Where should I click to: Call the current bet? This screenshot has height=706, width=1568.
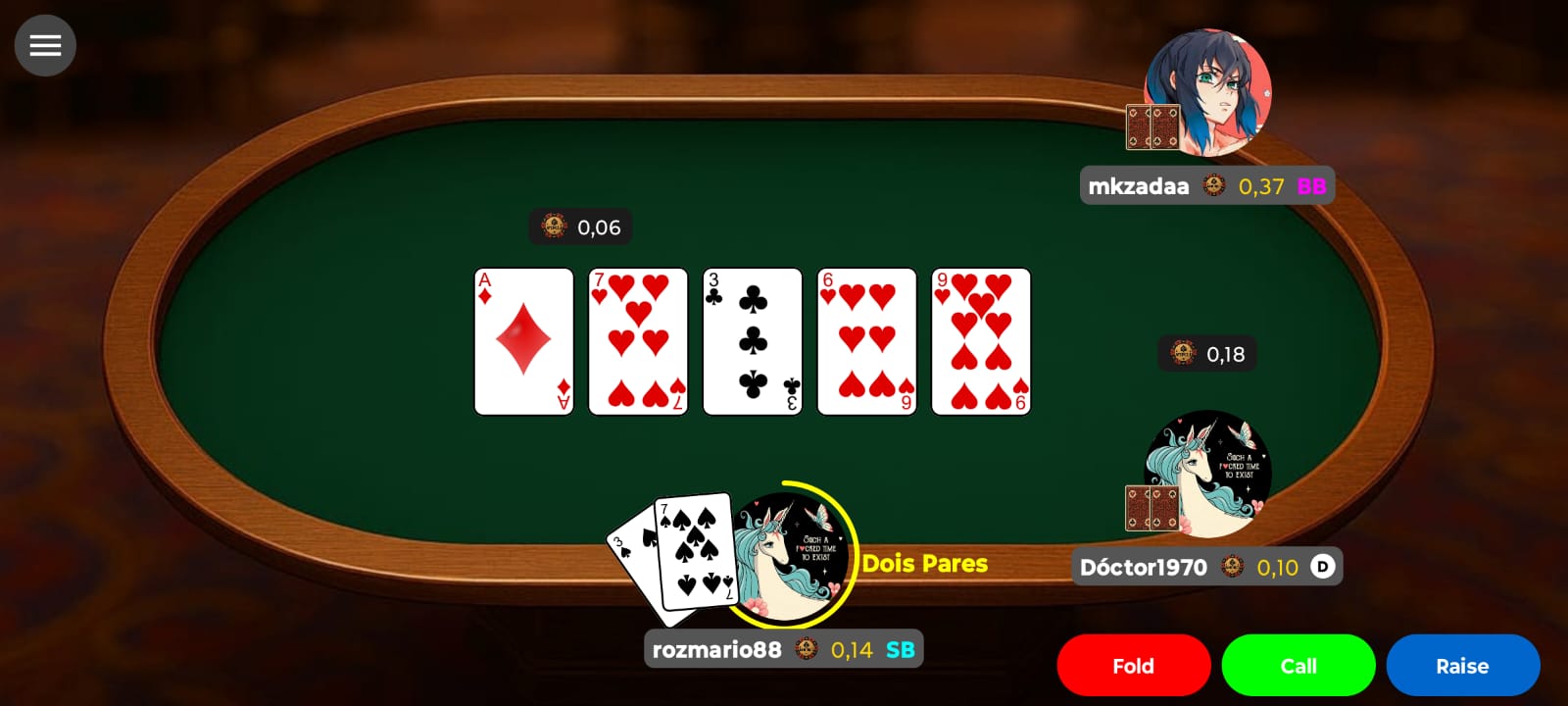tap(1298, 665)
